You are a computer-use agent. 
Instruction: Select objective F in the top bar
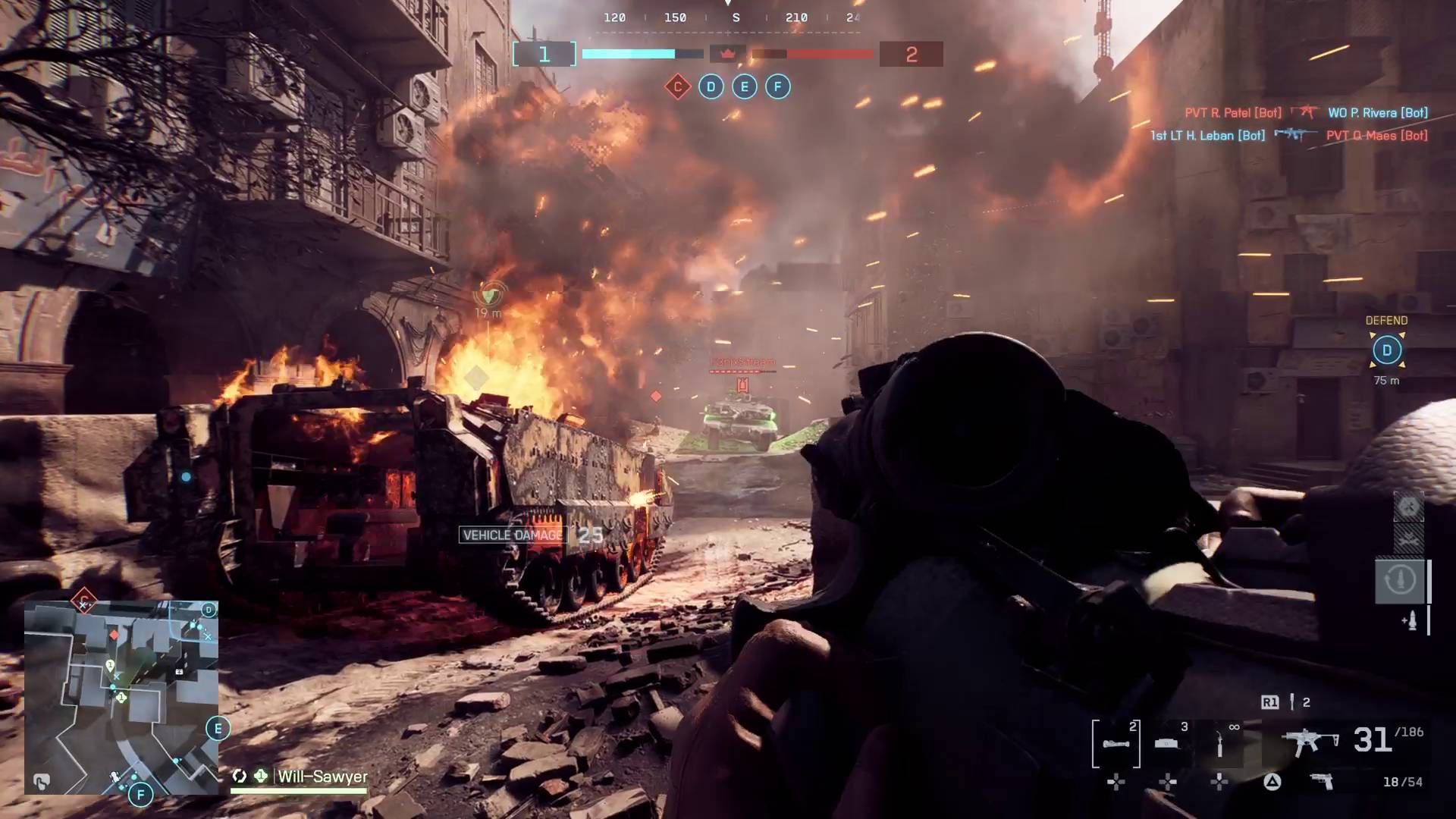tap(777, 86)
